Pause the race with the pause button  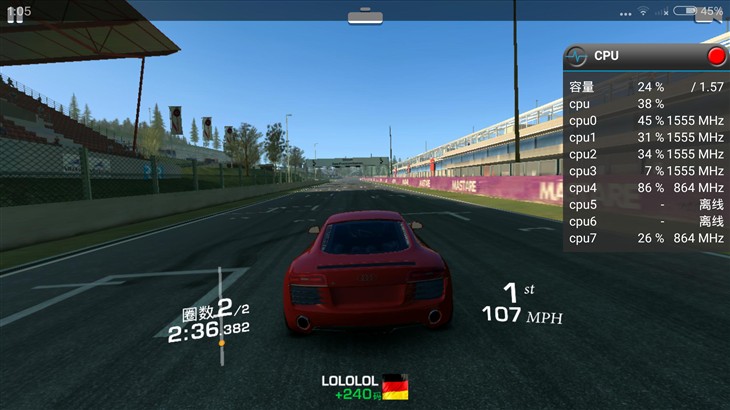[x=15, y=16]
